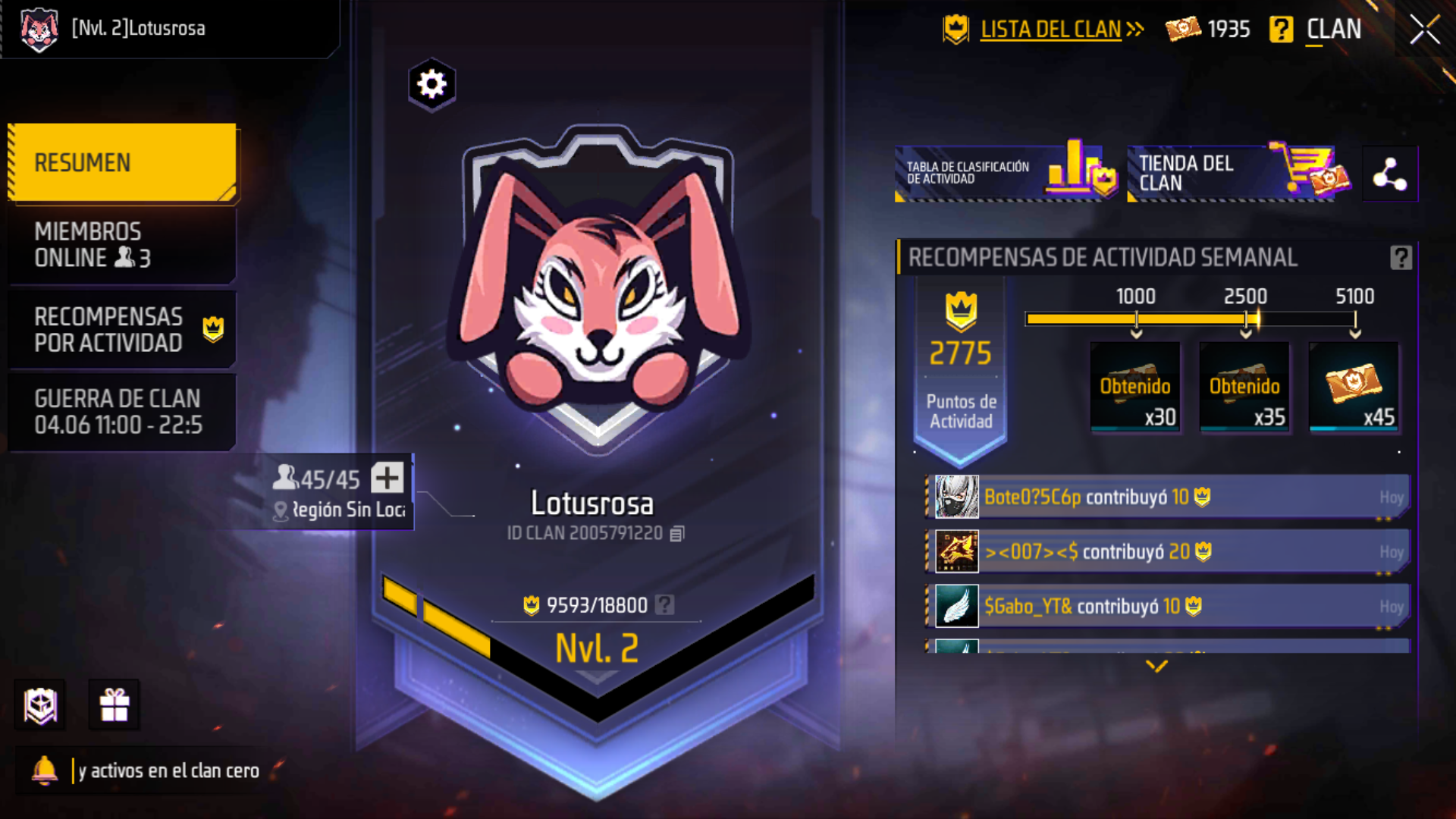Open the cube box icon
The image size is (1456, 819).
[x=41, y=705]
